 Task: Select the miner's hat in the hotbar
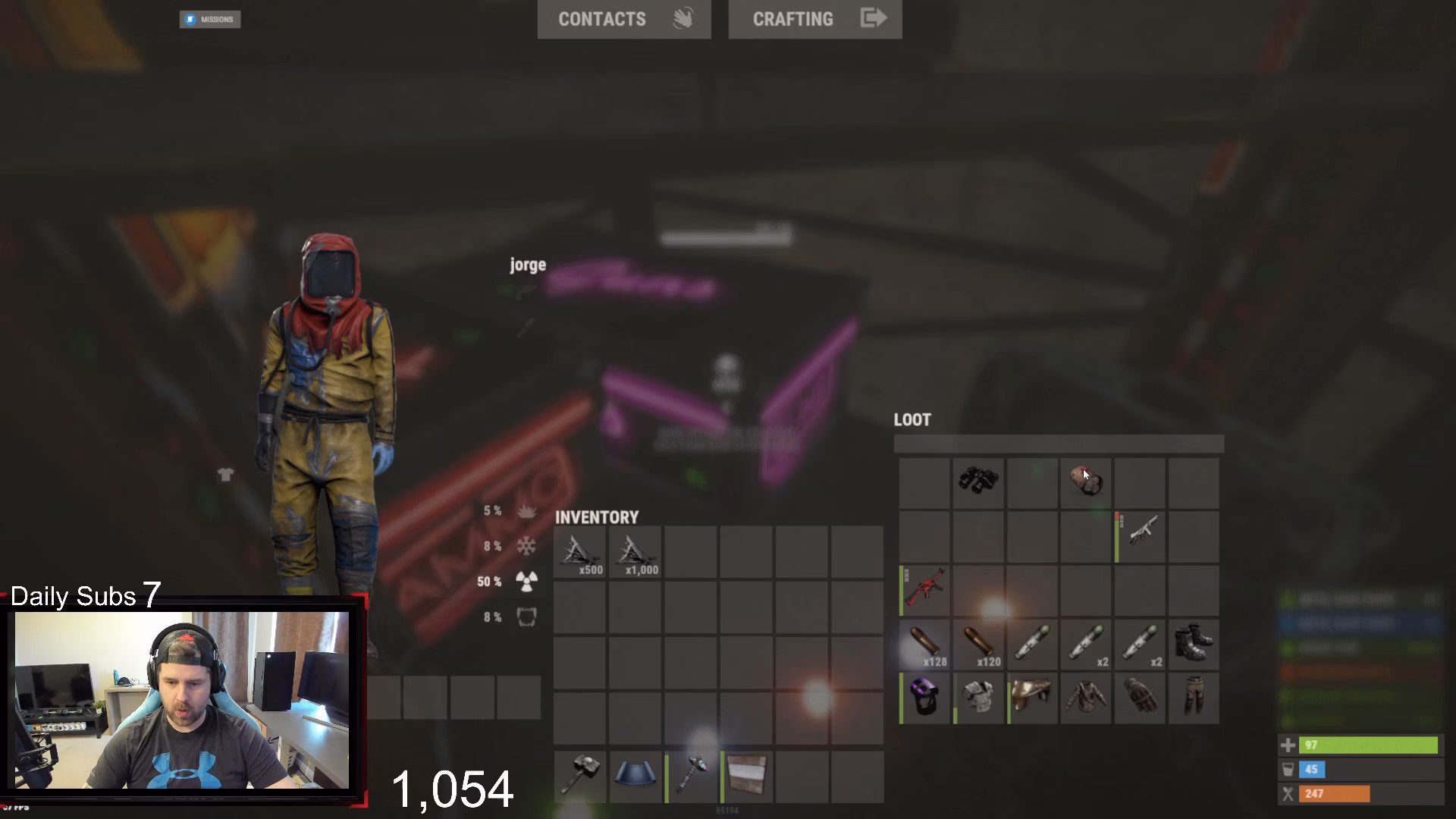tap(635, 775)
